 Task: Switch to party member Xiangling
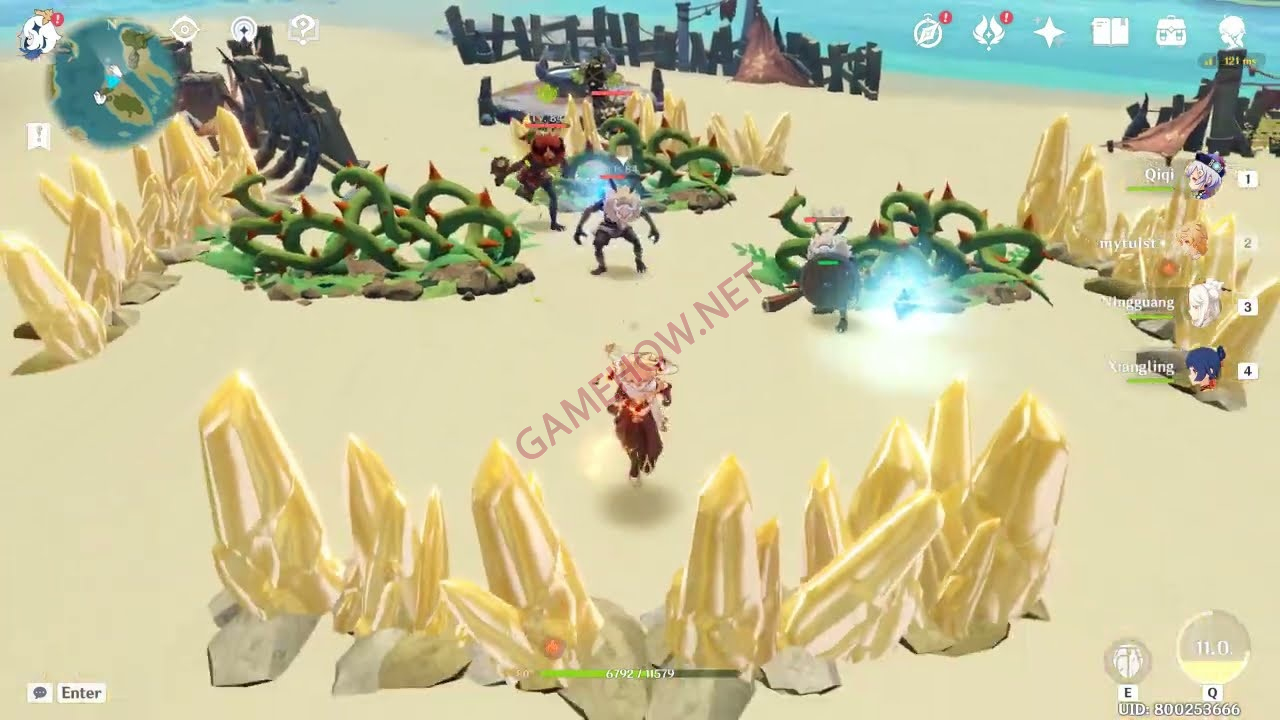(1204, 369)
